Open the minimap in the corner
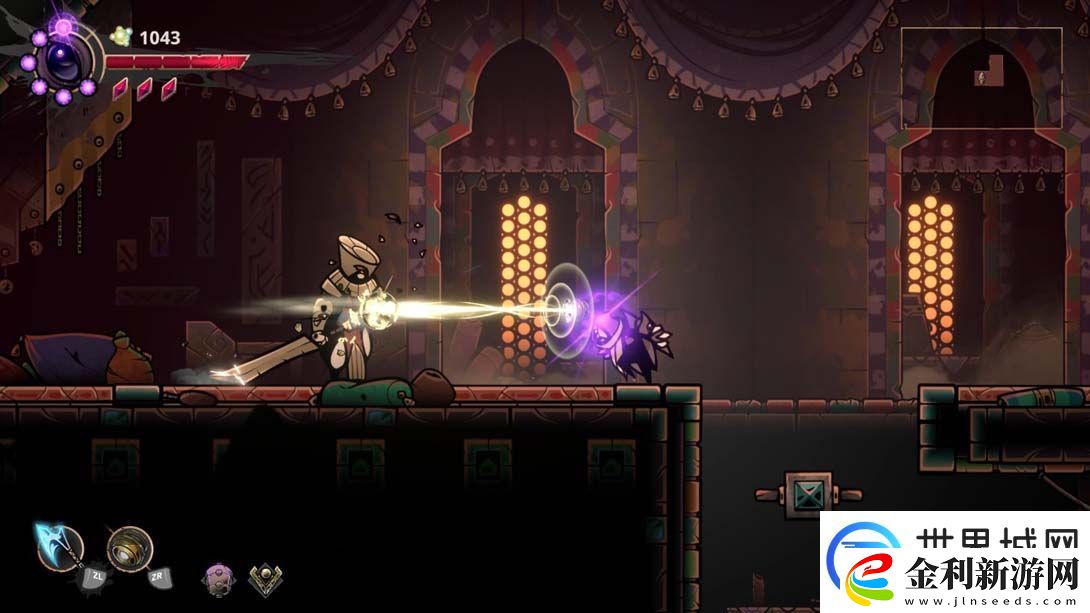1090x613 pixels. coord(981,78)
